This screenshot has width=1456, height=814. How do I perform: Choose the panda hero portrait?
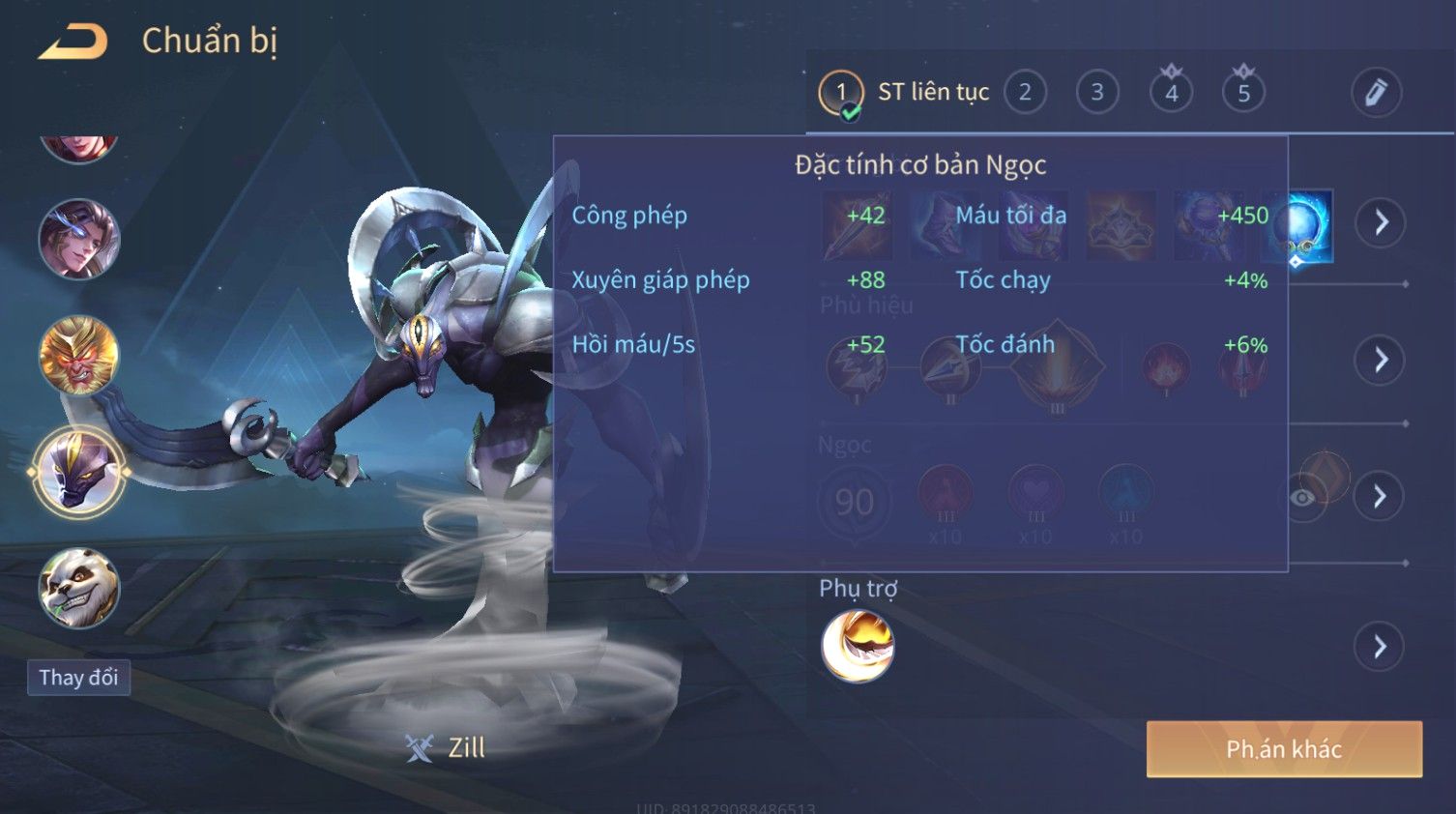tap(78, 588)
